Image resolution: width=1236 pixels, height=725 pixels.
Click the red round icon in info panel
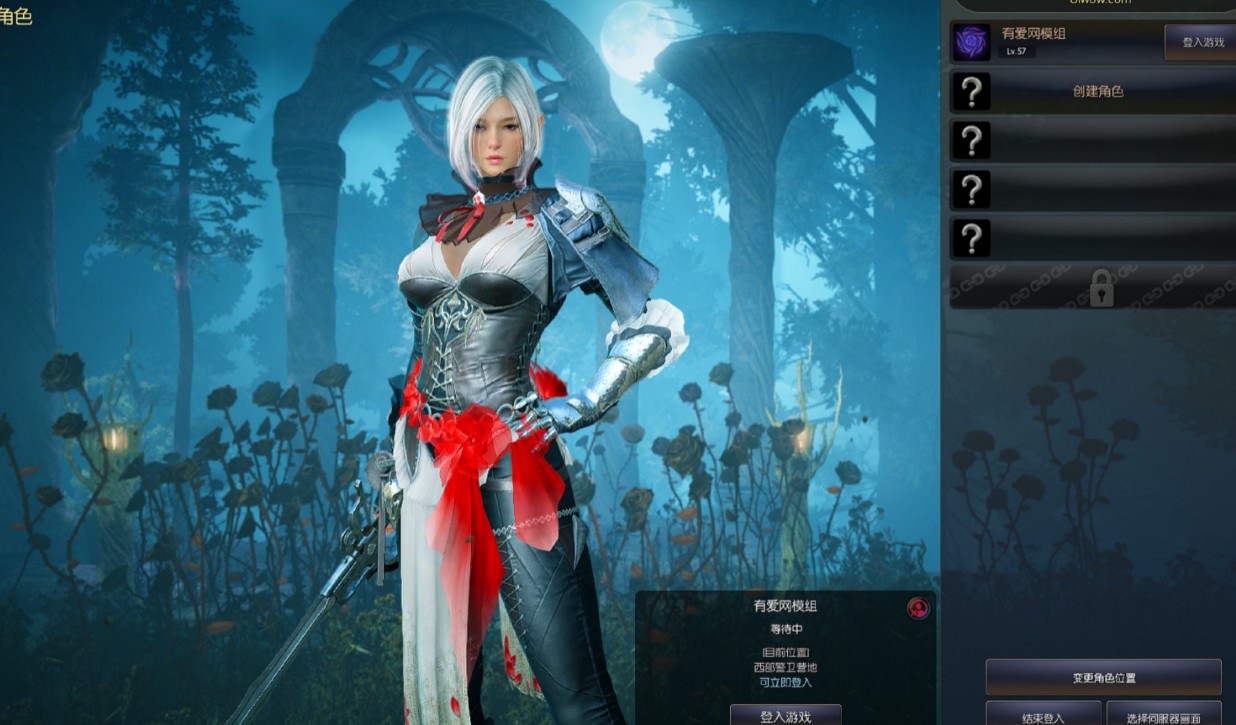917,607
